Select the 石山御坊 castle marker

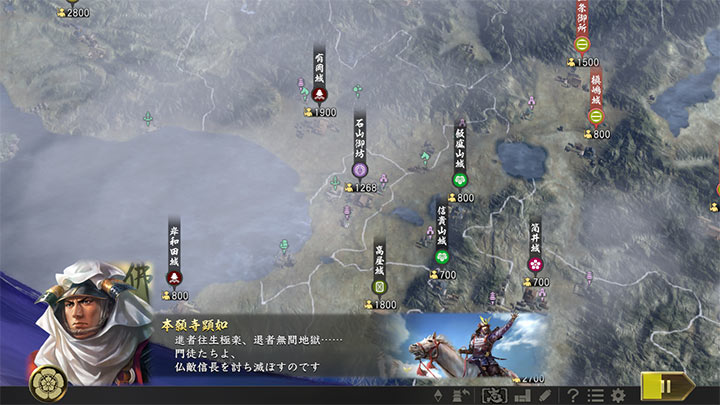click(x=360, y=169)
